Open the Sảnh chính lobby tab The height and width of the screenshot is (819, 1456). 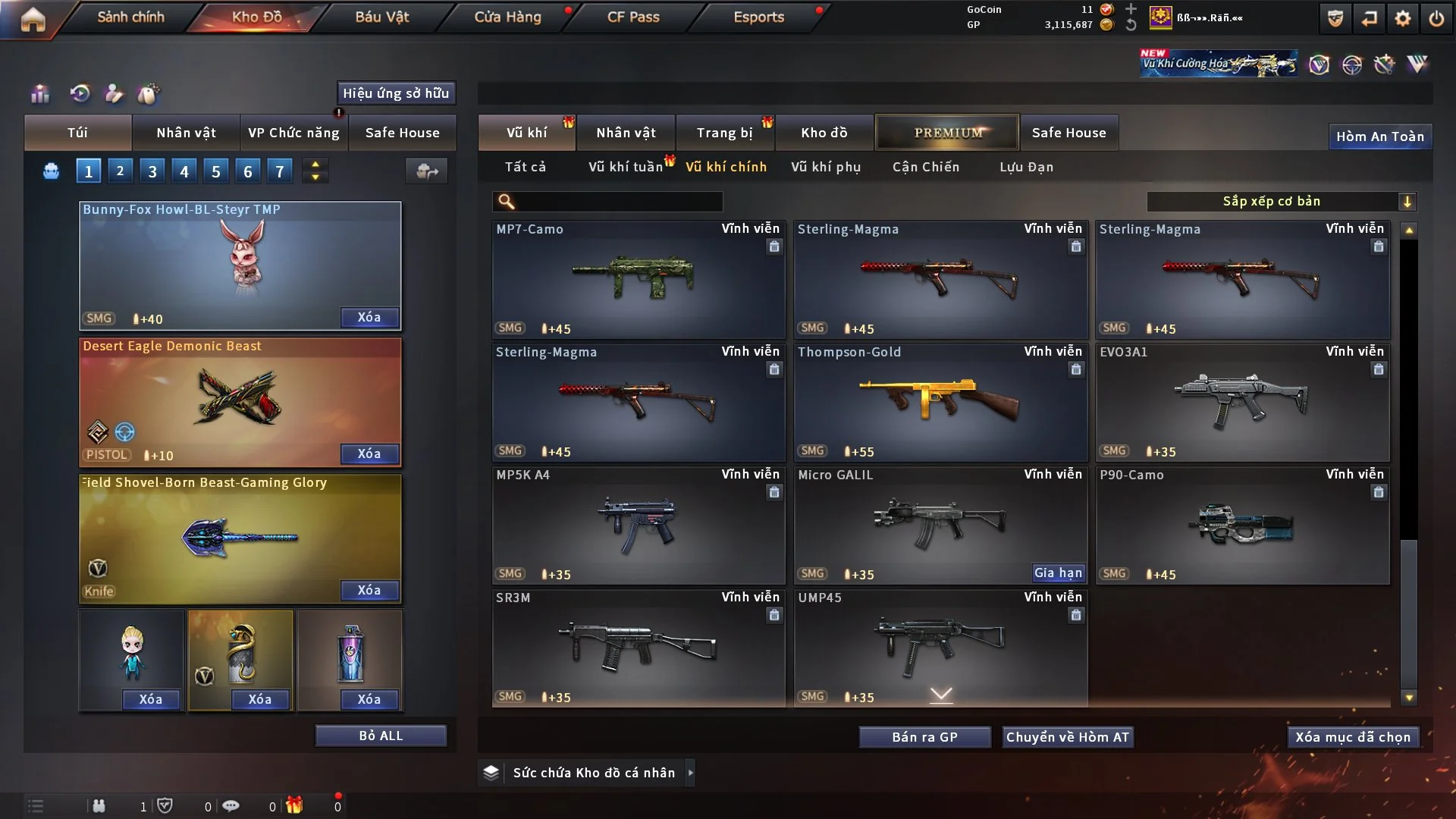(x=130, y=17)
